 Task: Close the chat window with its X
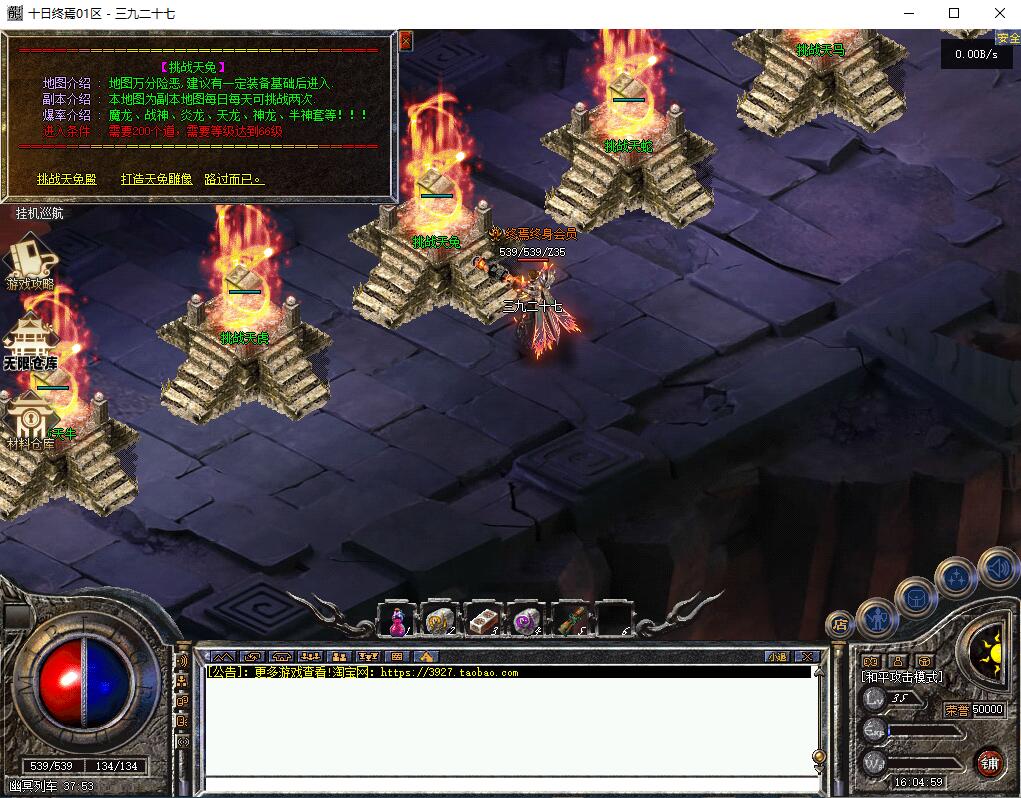[x=809, y=657]
